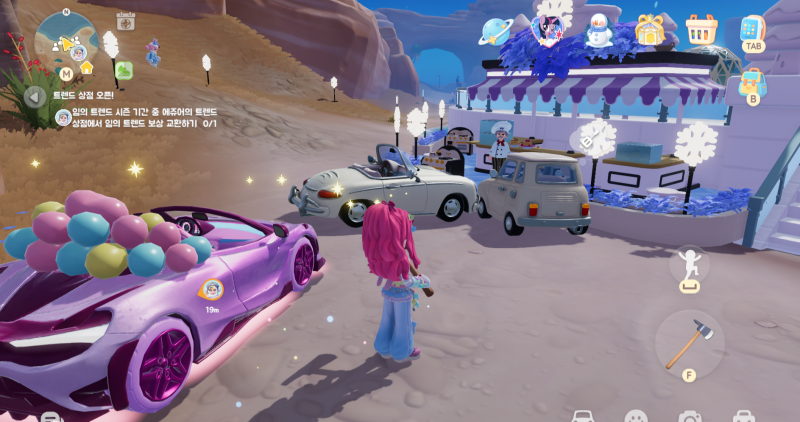Image resolution: width=800 pixels, height=422 pixels.
Task: Click the yellow home marker on the minimap
Action: point(87,68)
